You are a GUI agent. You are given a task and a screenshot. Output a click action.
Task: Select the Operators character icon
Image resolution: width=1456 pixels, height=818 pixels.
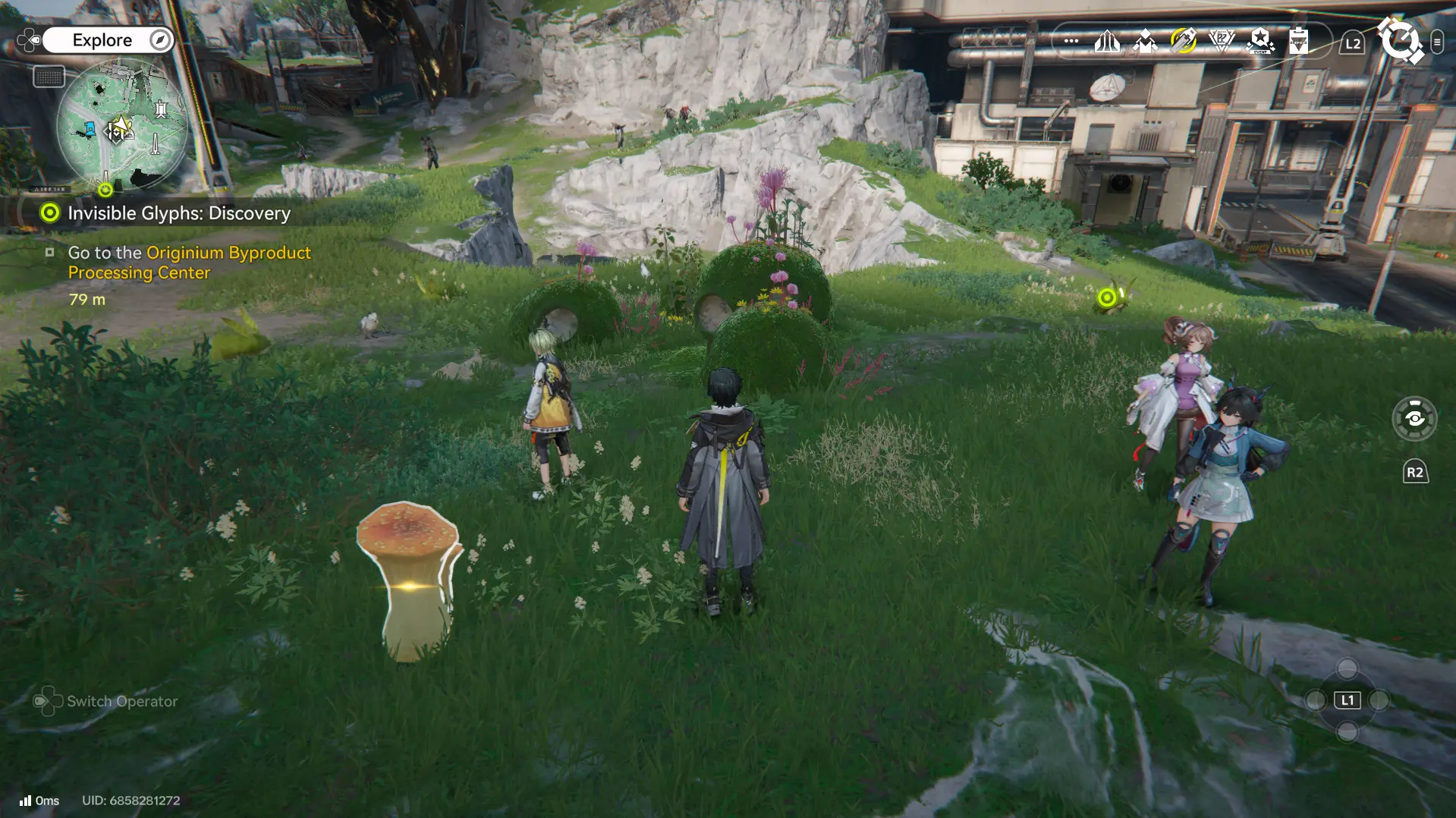coord(1144,42)
